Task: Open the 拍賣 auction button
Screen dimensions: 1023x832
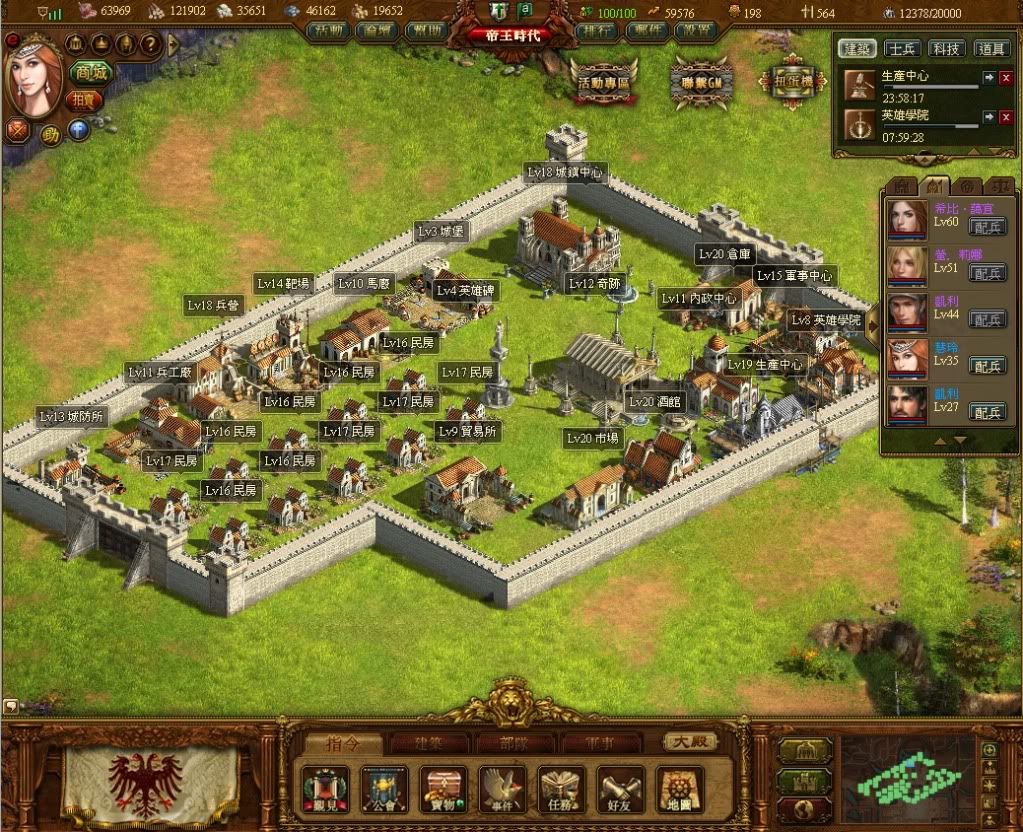Action: 85,100
